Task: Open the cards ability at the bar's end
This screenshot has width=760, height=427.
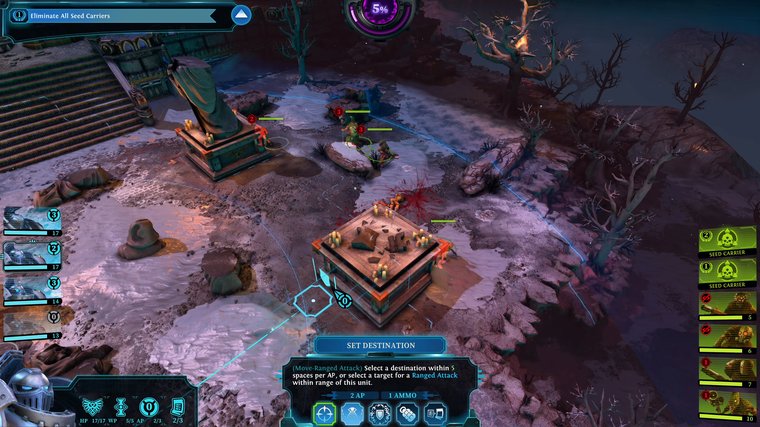Action: [x=434, y=412]
